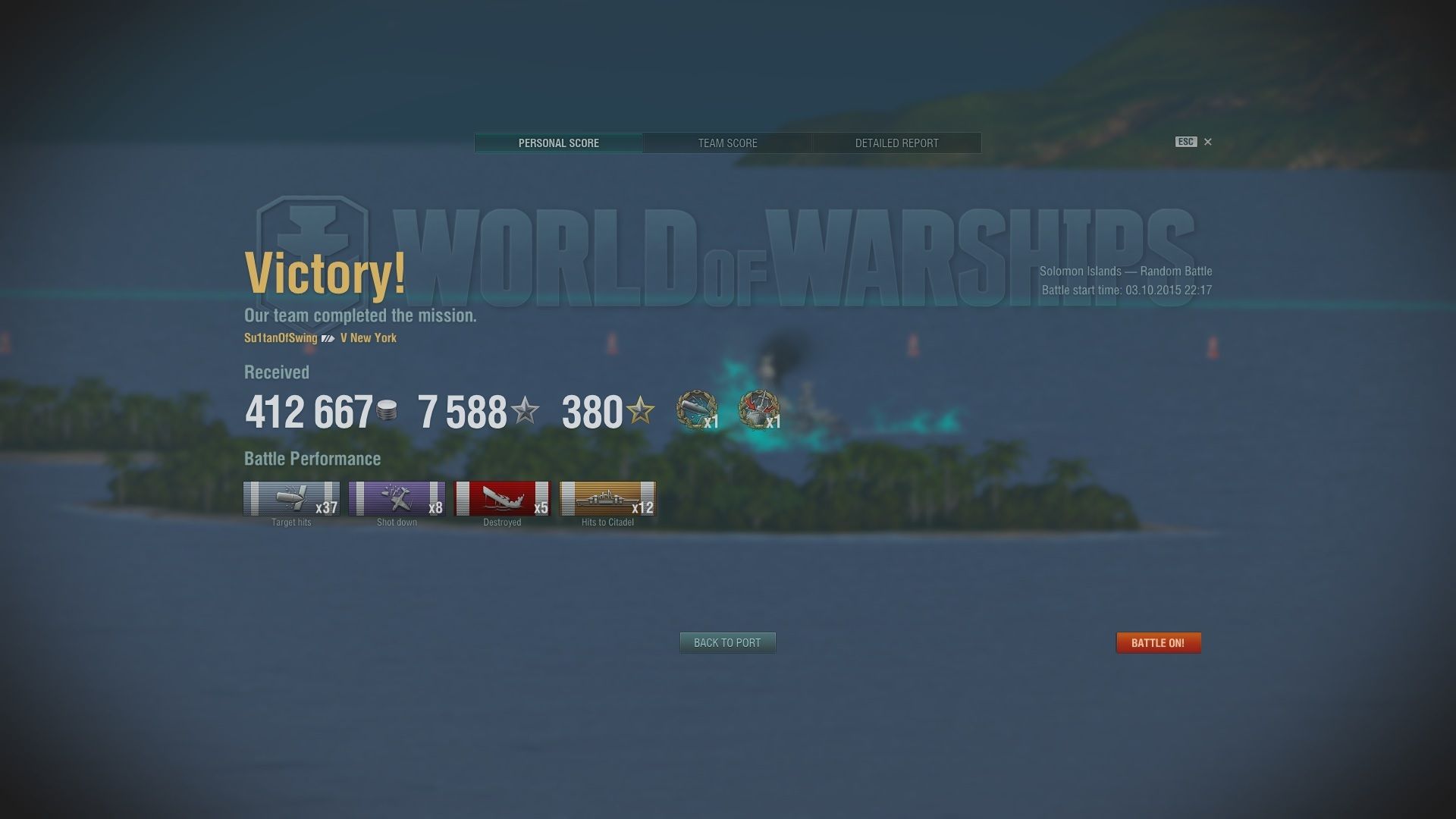Select the Shot down ribbon
The image size is (1456, 819).
[x=397, y=499]
